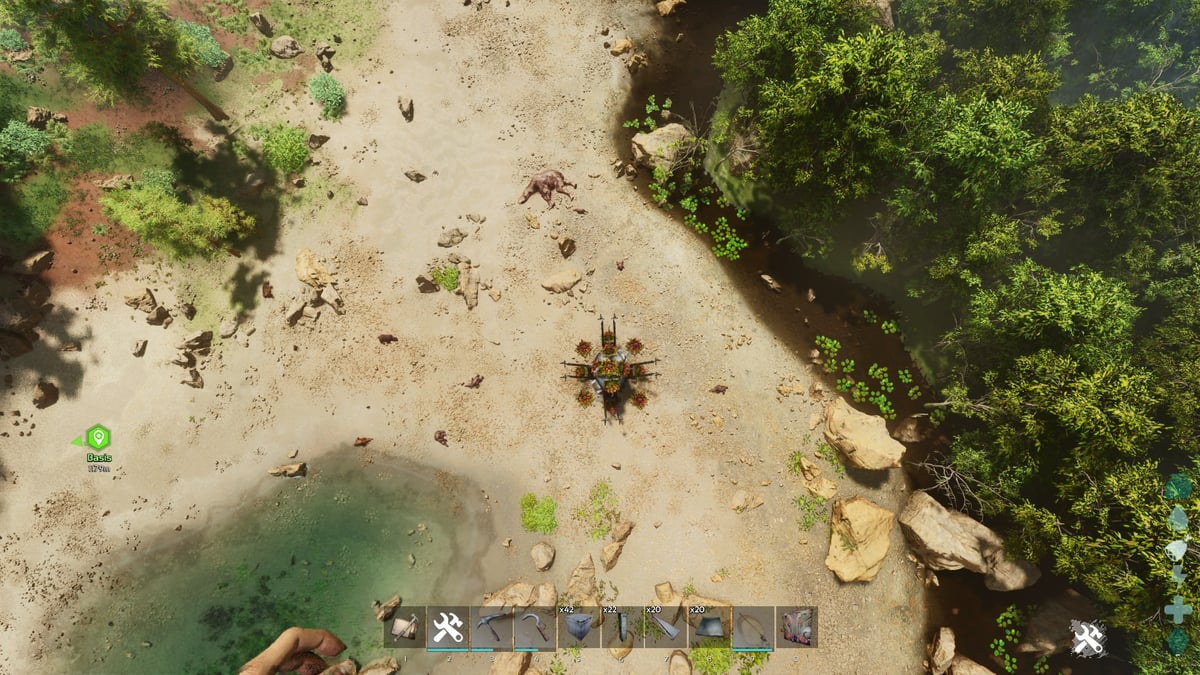The image size is (1200, 675).
Task: Open the crafting indicator icon in the corner
Action: coord(1088,638)
